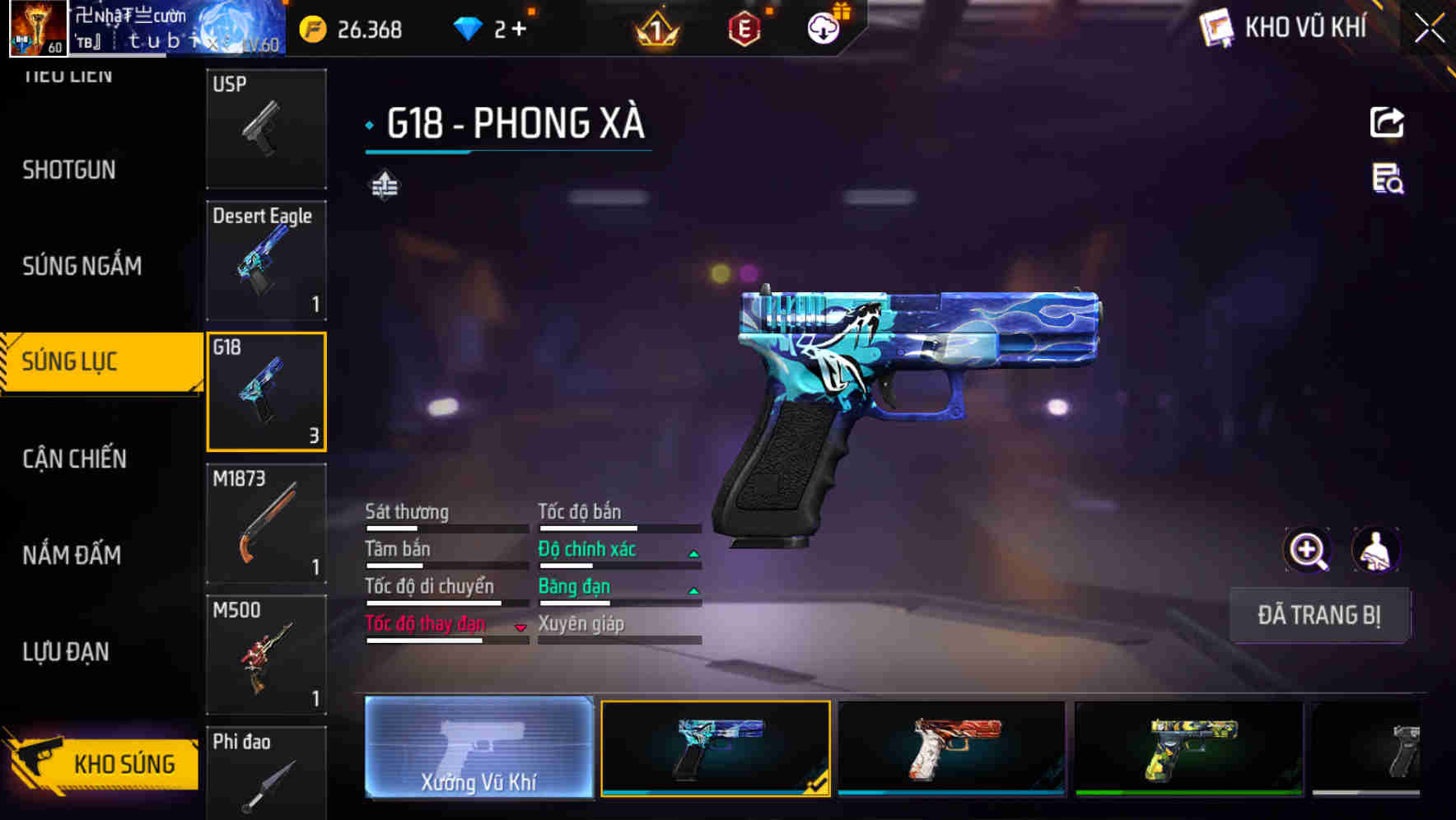The image size is (1456, 820).
Task: Select the magnifier zoom preview icon
Action: pos(1307,549)
